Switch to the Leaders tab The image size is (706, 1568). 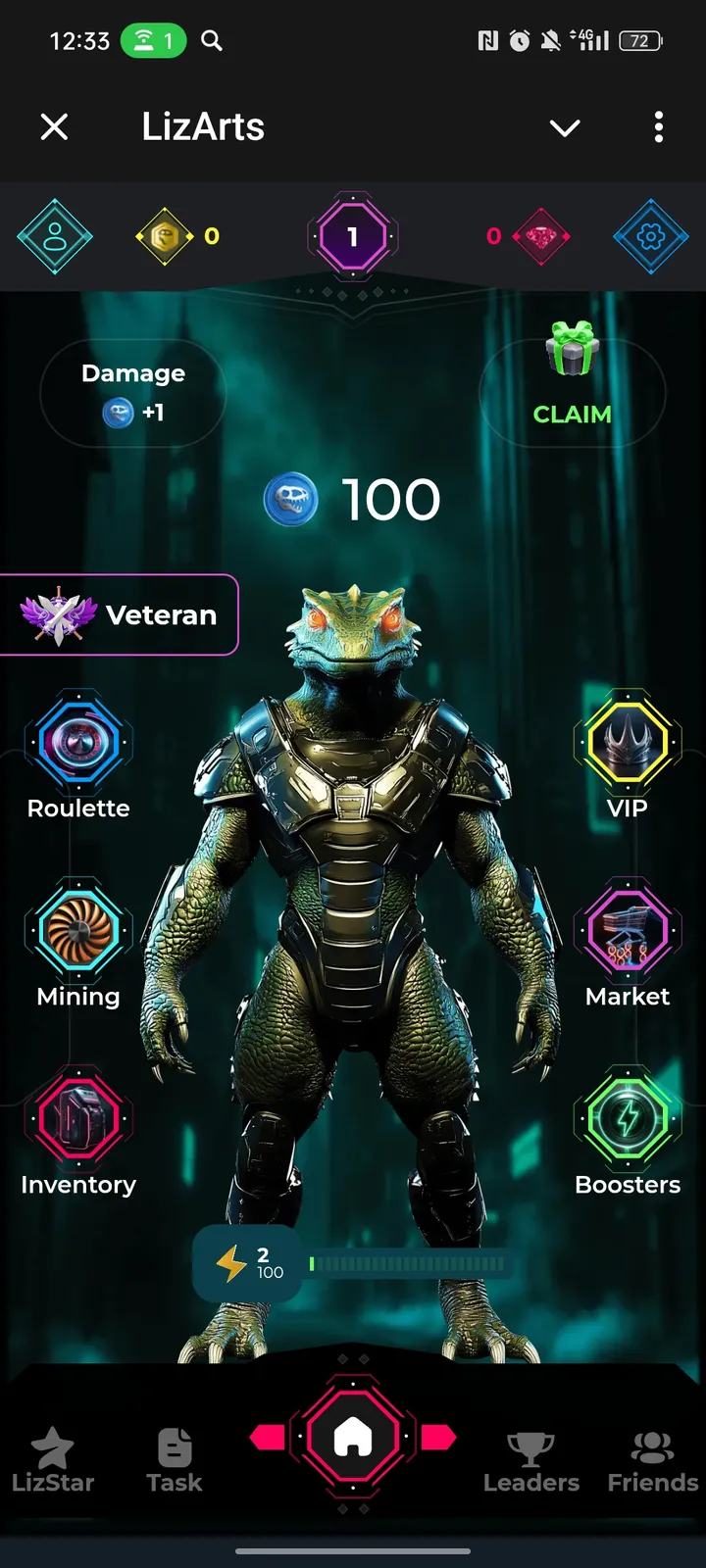[530, 1460]
